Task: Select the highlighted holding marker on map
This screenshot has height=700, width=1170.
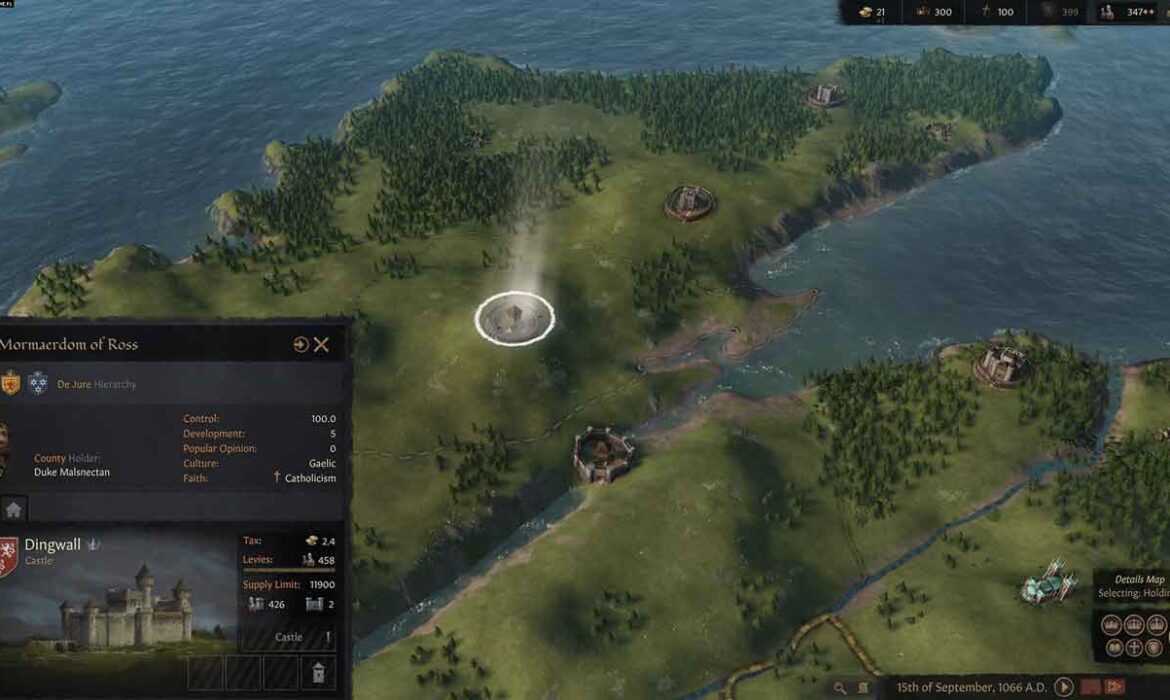Action: 514,320
